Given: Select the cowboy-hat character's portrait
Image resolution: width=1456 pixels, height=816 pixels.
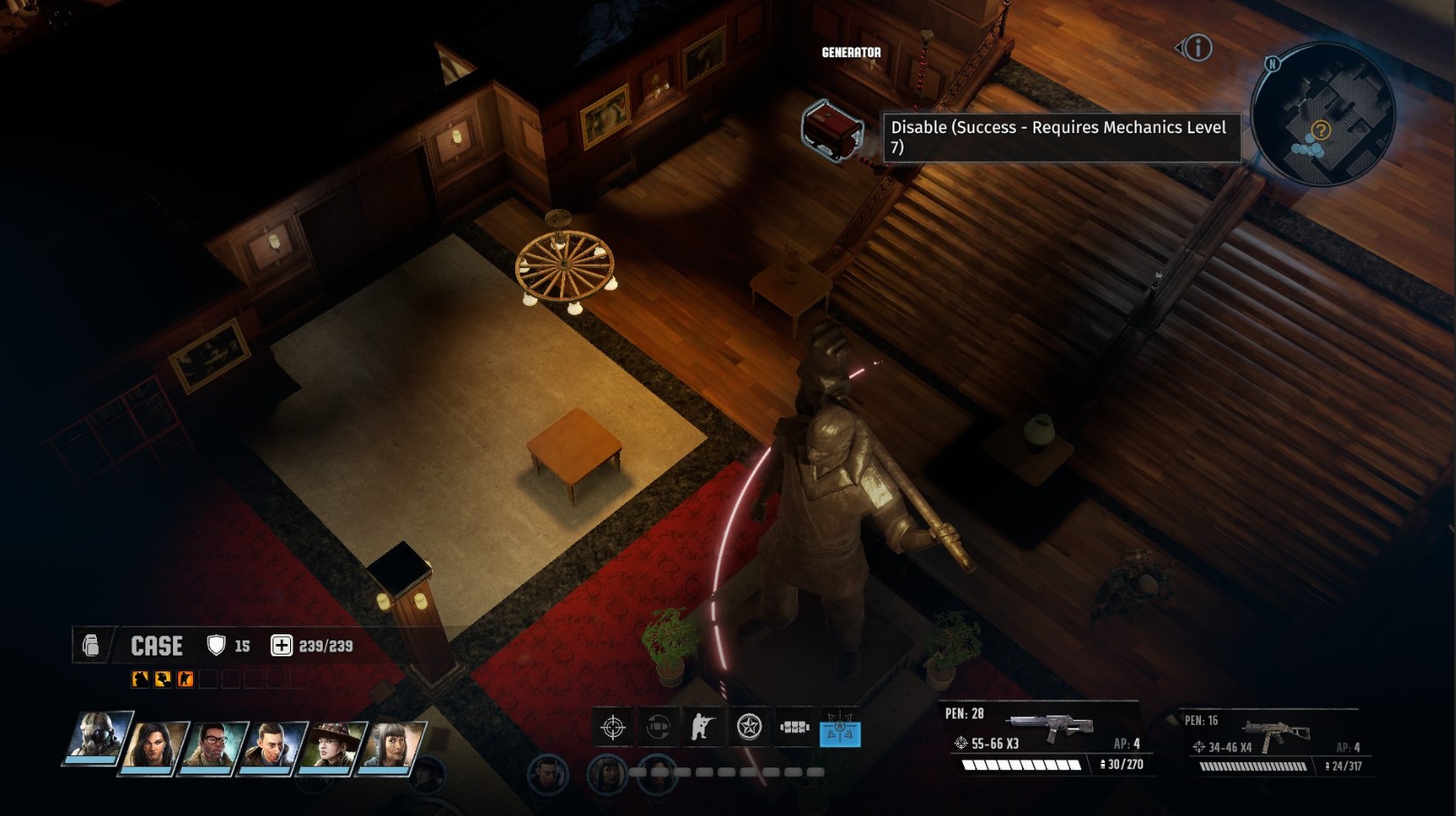Looking at the screenshot, I should tap(332, 745).
